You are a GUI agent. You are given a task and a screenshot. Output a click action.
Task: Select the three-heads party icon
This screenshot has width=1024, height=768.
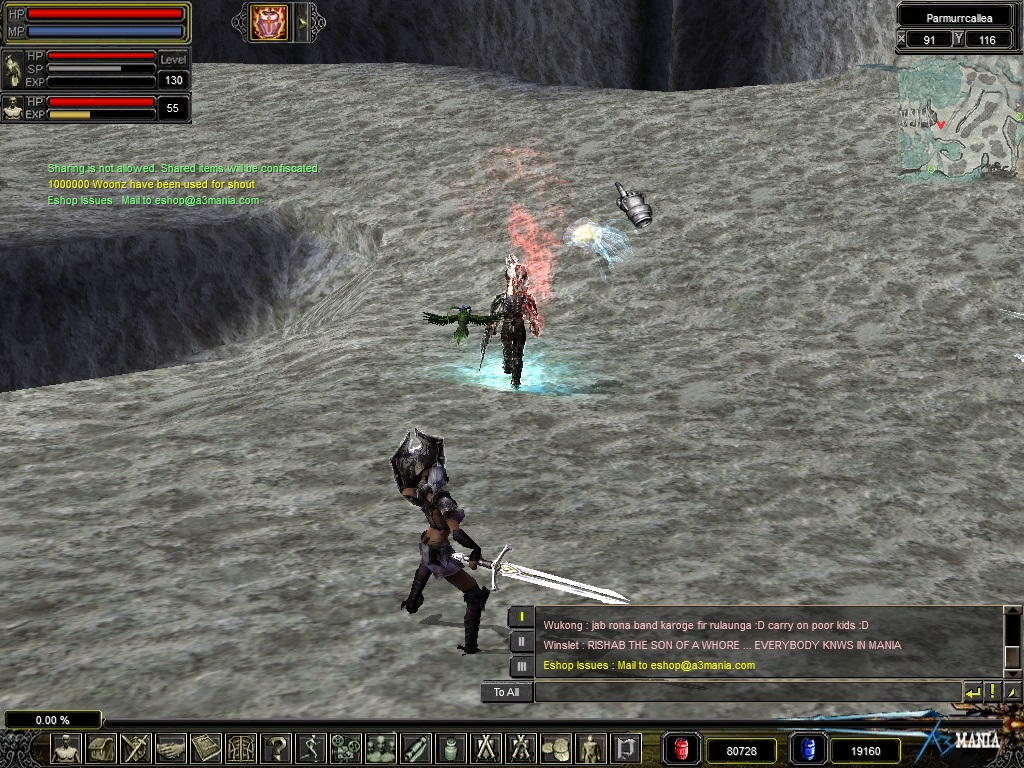(x=381, y=748)
